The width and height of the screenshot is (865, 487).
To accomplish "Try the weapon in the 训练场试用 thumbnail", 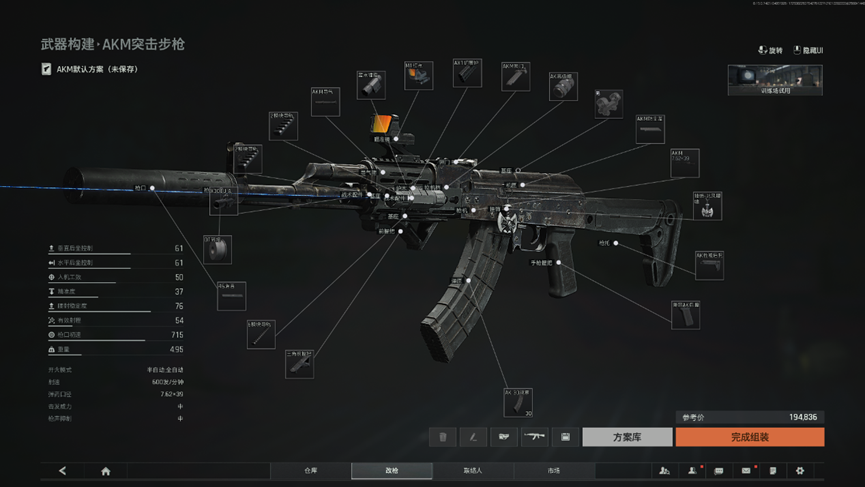I will 775,80.
